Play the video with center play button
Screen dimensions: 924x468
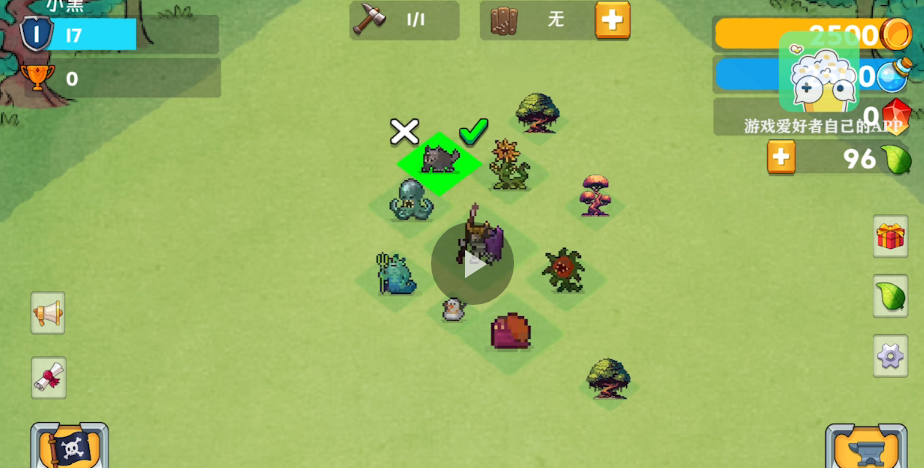(x=472, y=263)
